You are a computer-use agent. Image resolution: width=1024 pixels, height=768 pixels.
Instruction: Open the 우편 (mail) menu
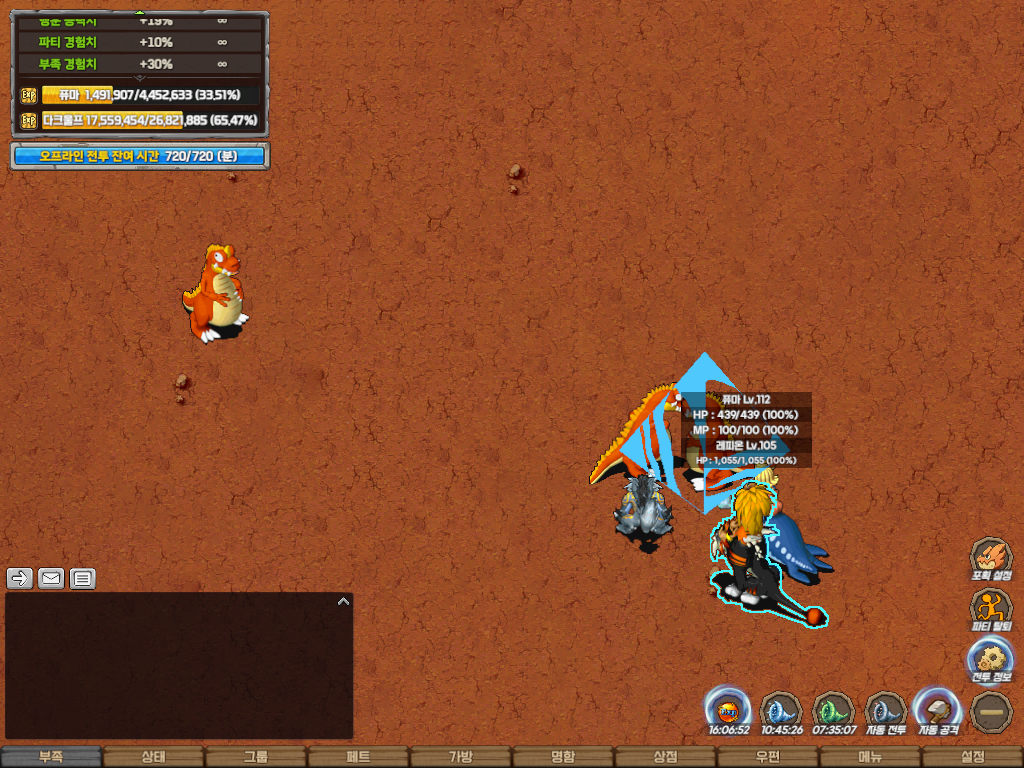767,757
